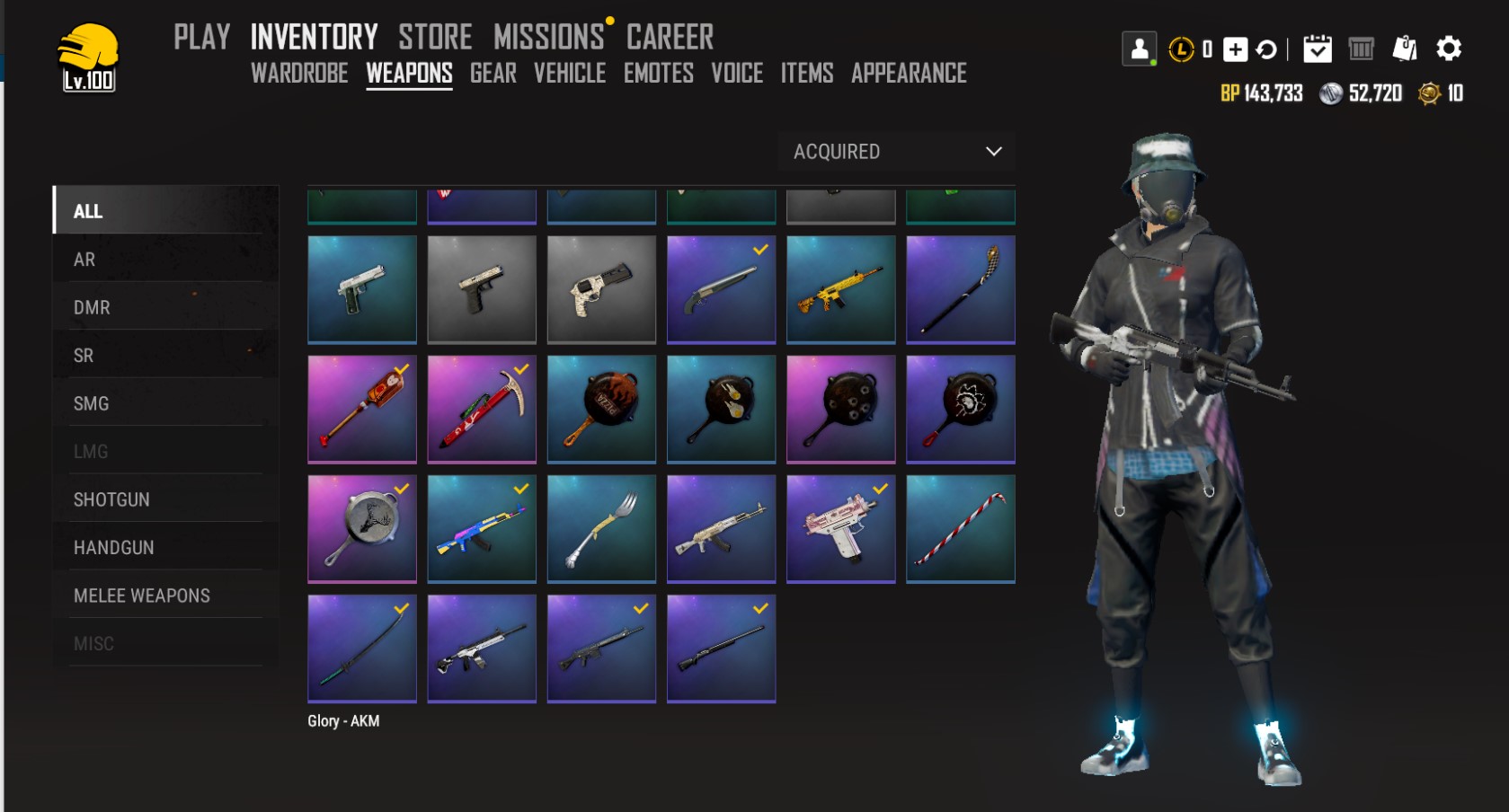This screenshot has height=812, width=1509.
Task: Go to the Store page
Action: (435, 37)
